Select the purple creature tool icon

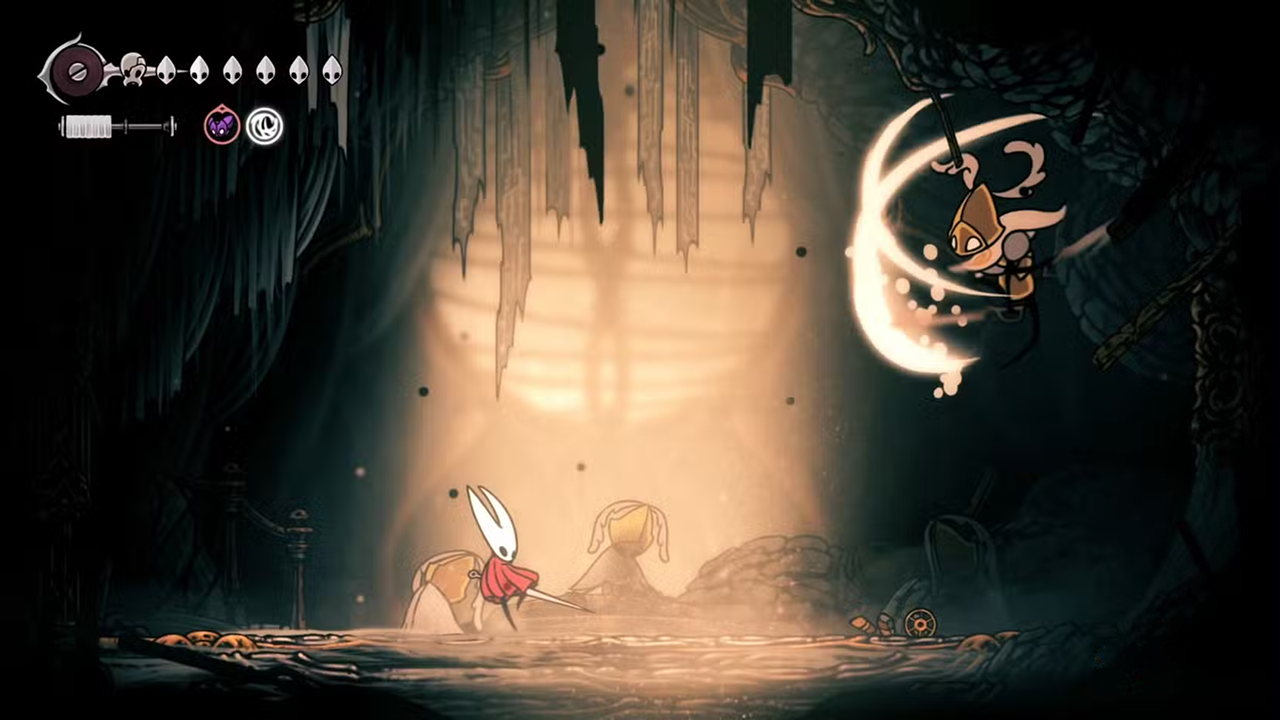pyautogui.click(x=222, y=126)
